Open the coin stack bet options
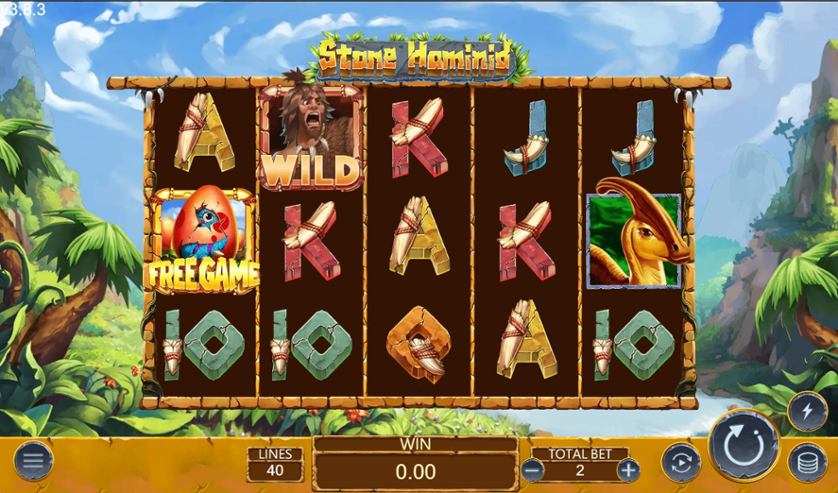 coord(807,463)
